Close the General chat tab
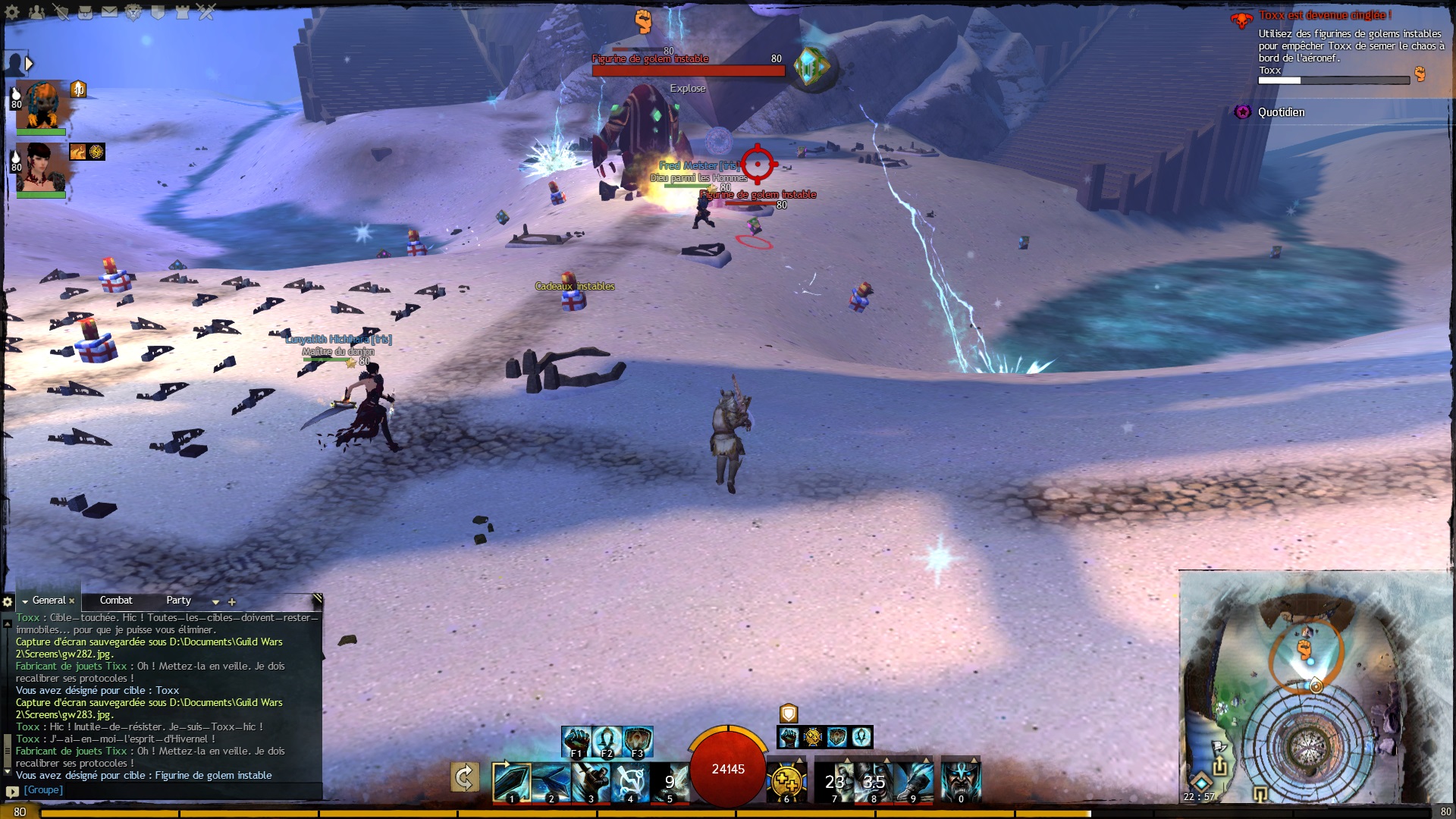Image resolution: width=1456 pixels, height=819 pixels. 72,601
